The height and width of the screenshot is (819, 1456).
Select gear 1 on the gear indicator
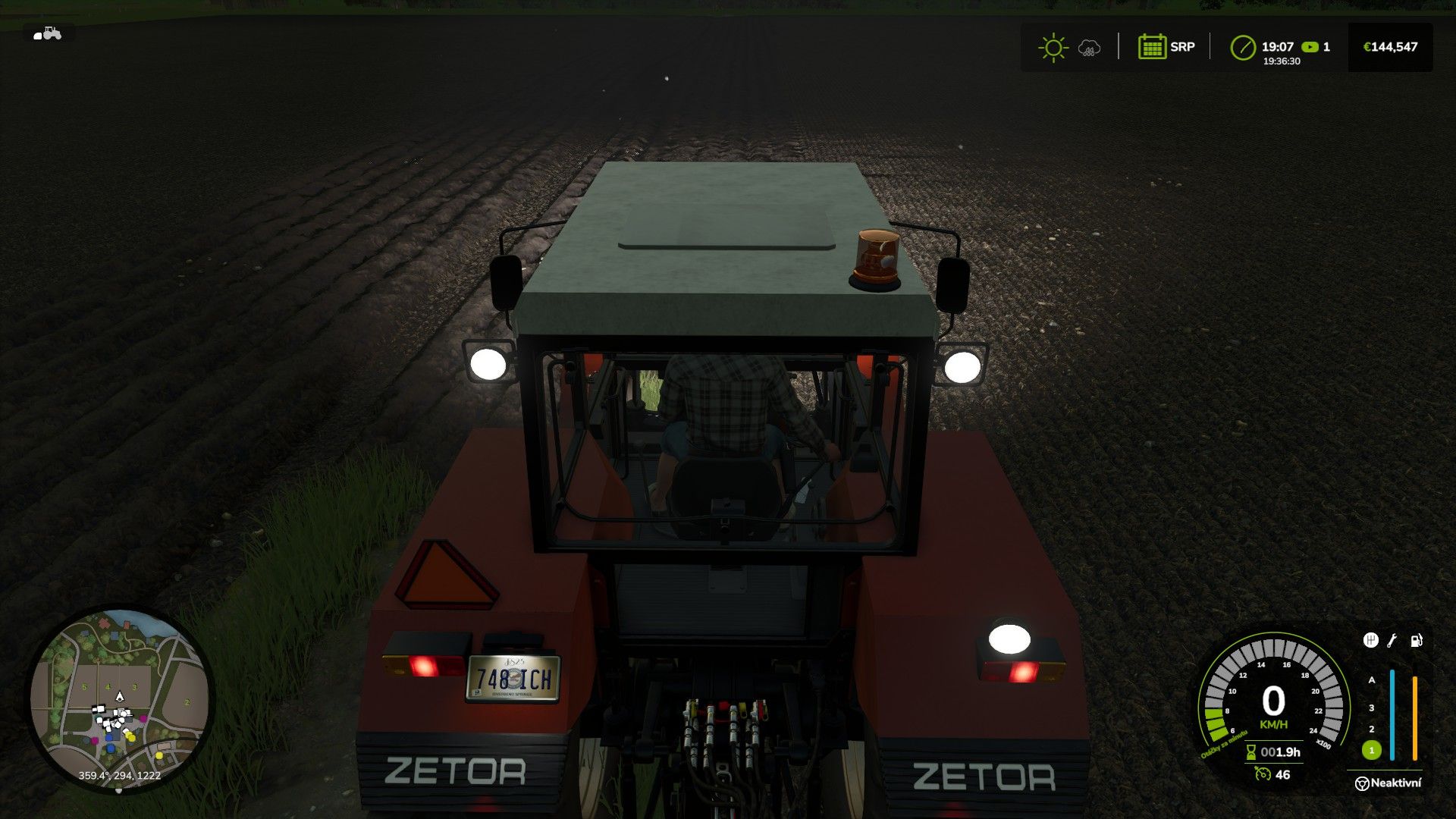1371,750
